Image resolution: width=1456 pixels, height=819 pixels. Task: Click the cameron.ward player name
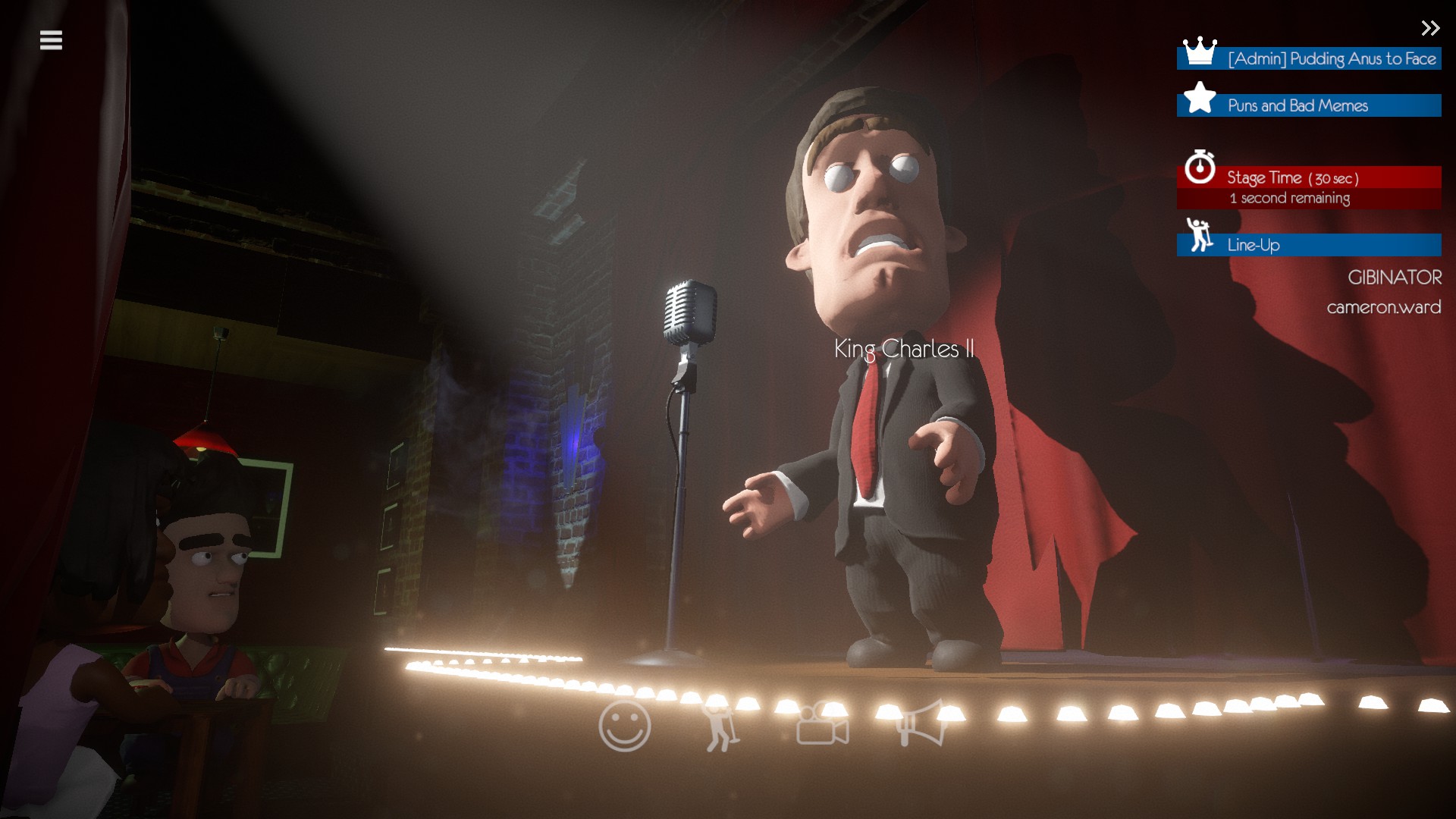(1382, 307)
